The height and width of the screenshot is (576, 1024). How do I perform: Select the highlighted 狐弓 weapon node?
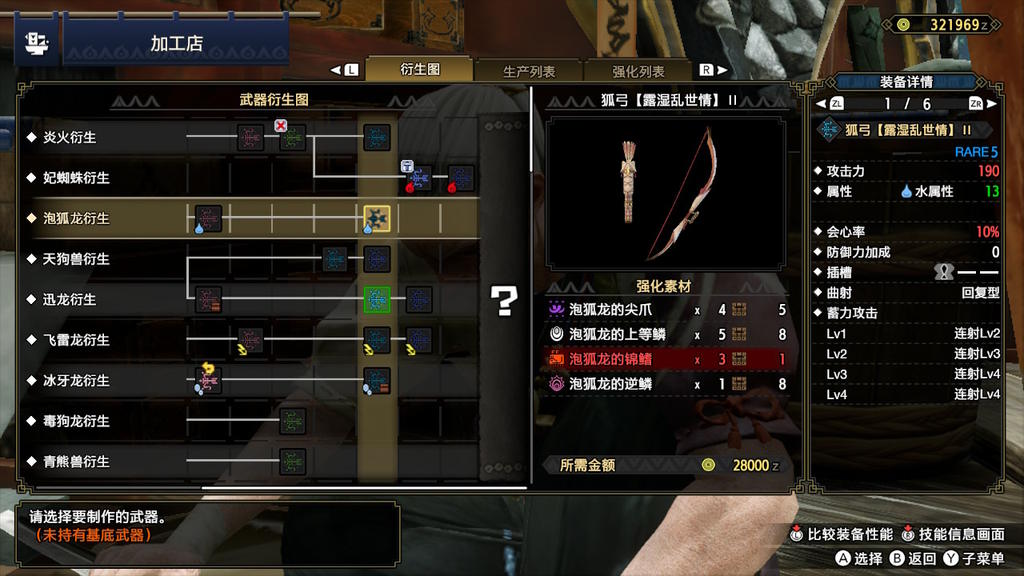pyautogui.click(x=377, y=218)
